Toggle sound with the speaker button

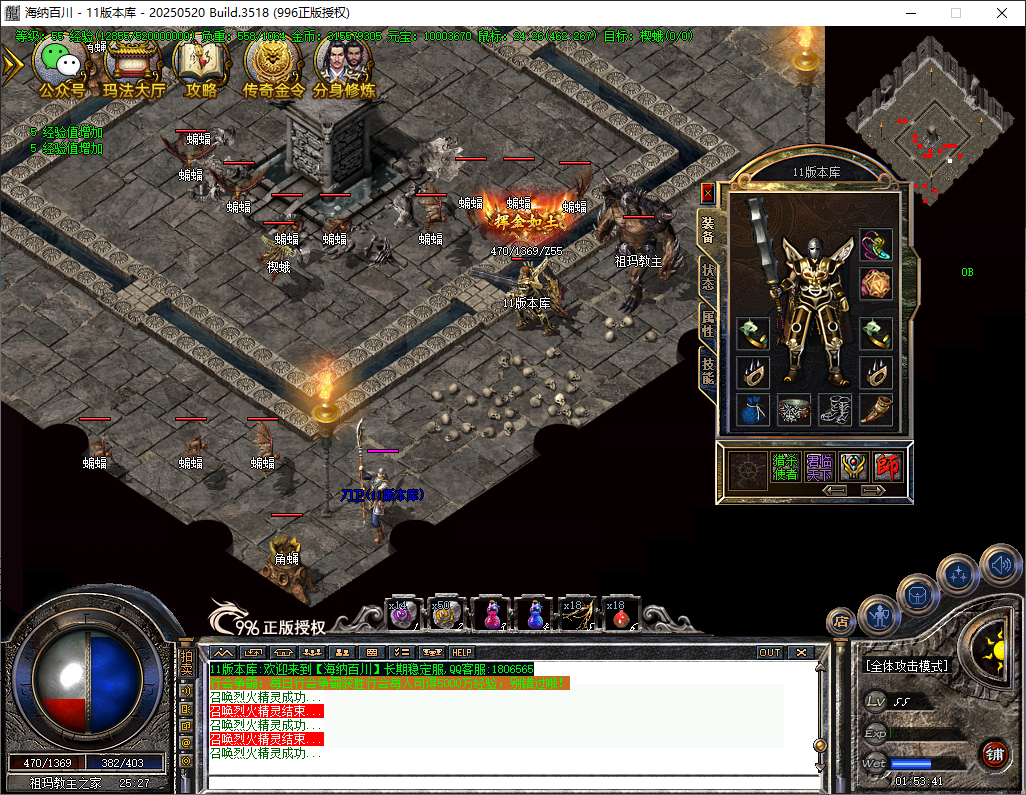pos(1000,567)
